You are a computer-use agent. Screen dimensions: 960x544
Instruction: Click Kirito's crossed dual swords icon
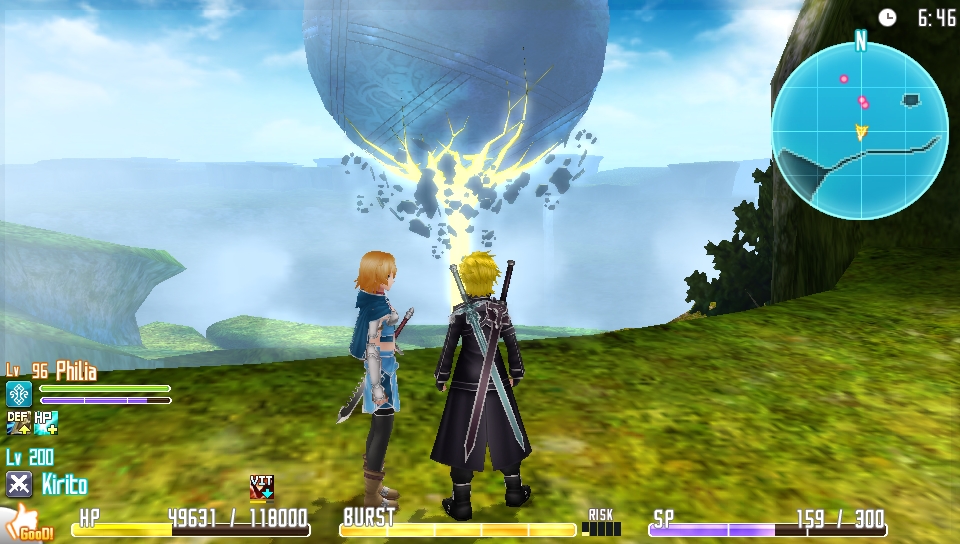(x=19, y=485)
